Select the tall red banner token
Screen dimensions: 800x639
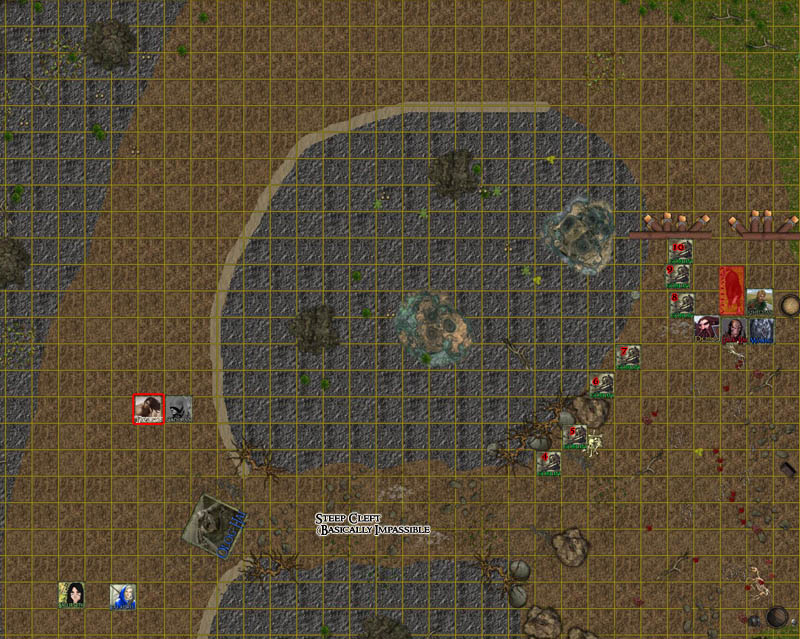[732, 290]
